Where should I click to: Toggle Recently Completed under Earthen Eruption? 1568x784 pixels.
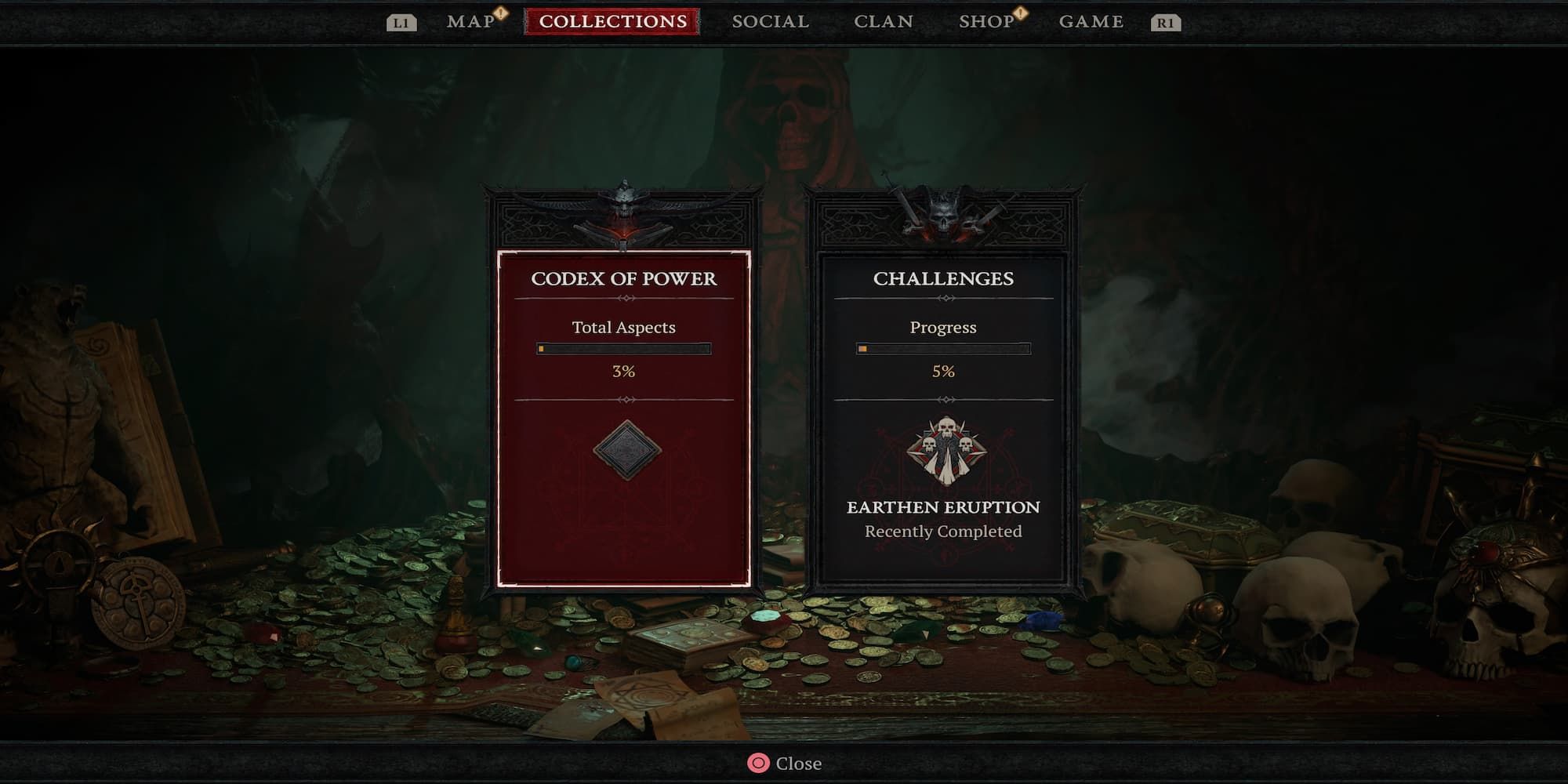tap(942, 531)
